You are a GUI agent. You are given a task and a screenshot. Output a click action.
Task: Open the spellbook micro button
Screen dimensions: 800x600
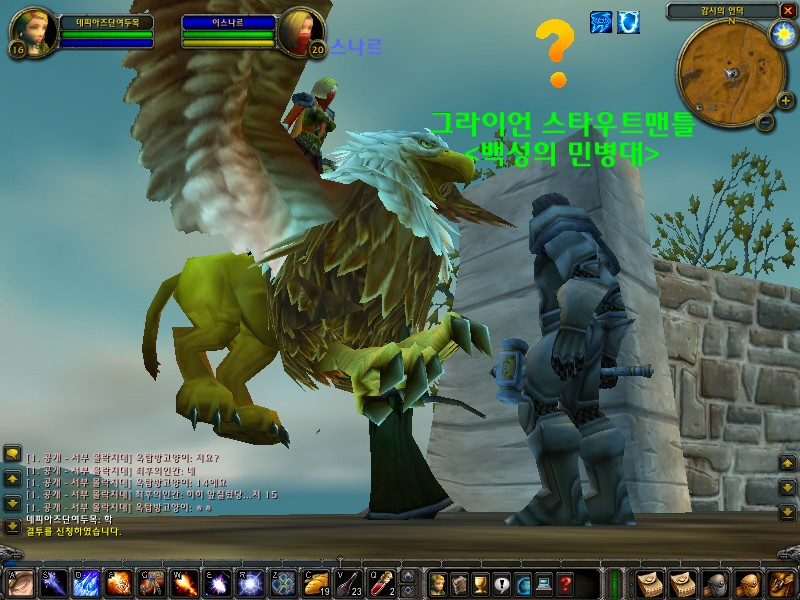click(459, 584)
